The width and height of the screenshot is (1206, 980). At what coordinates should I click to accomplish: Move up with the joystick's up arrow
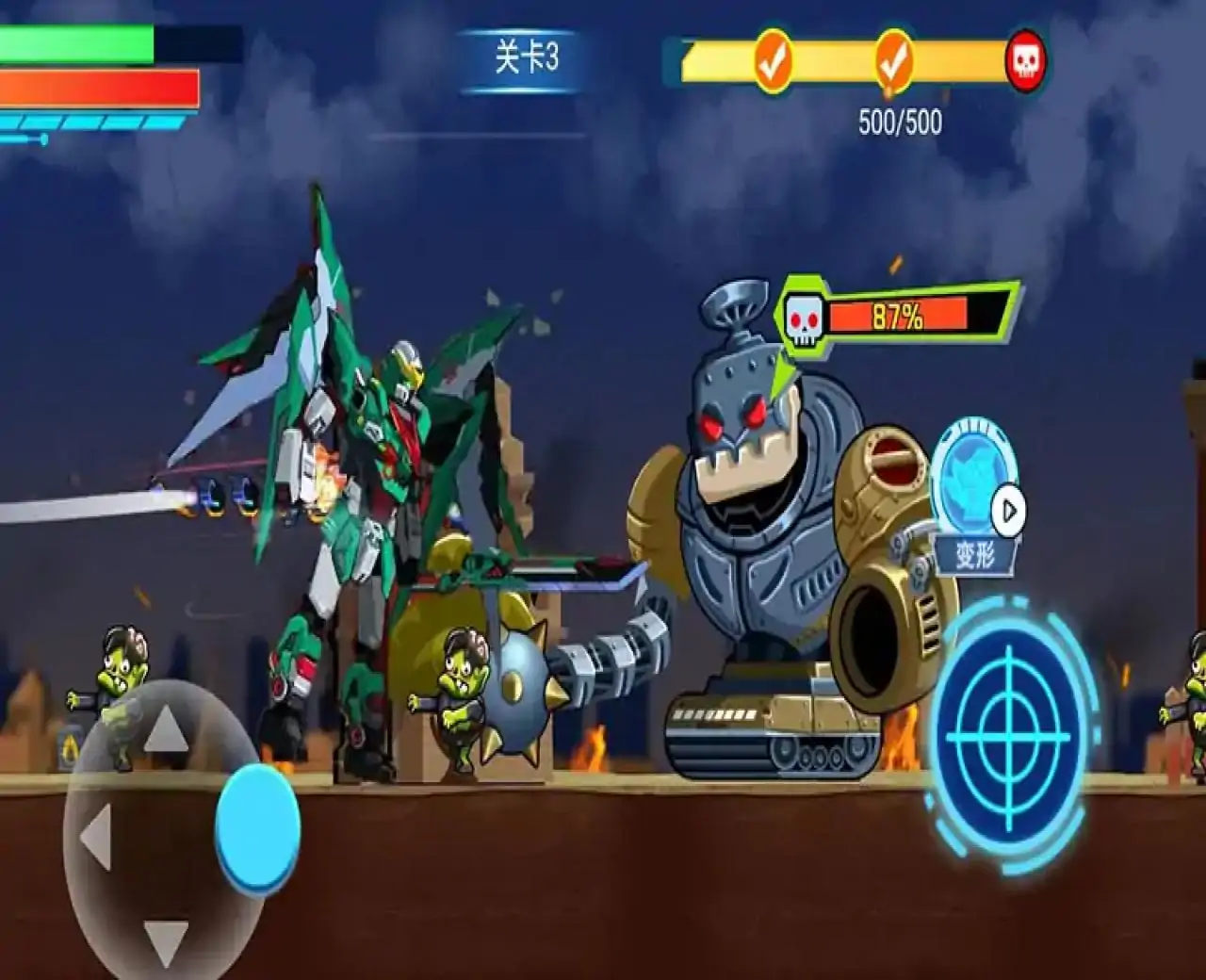(x=166, y=727)
